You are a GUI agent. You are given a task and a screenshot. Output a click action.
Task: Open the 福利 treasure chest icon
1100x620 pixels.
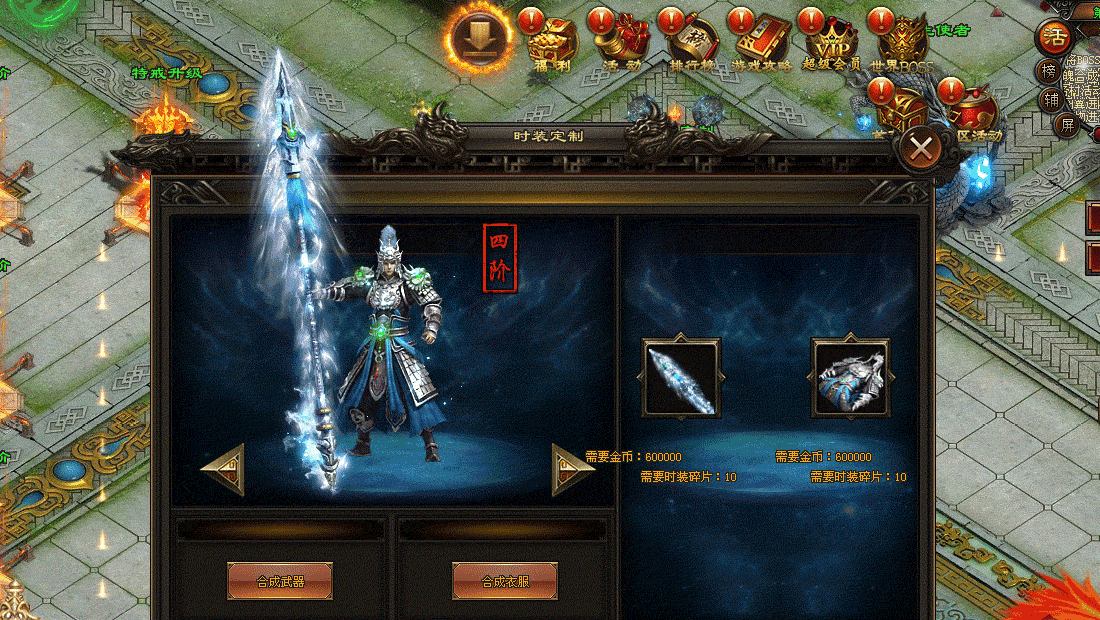click(551, 42)
